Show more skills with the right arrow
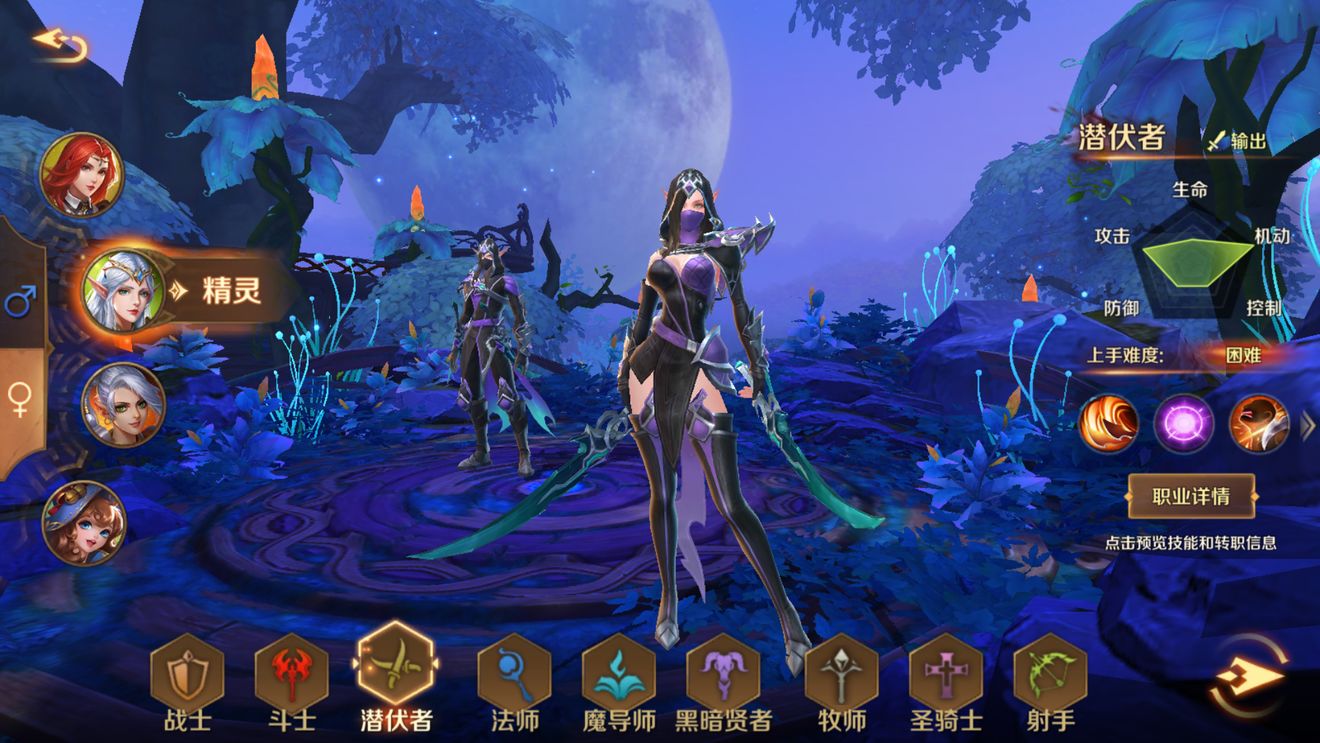Screen dimensions: 1320x743 point(1307,427)
